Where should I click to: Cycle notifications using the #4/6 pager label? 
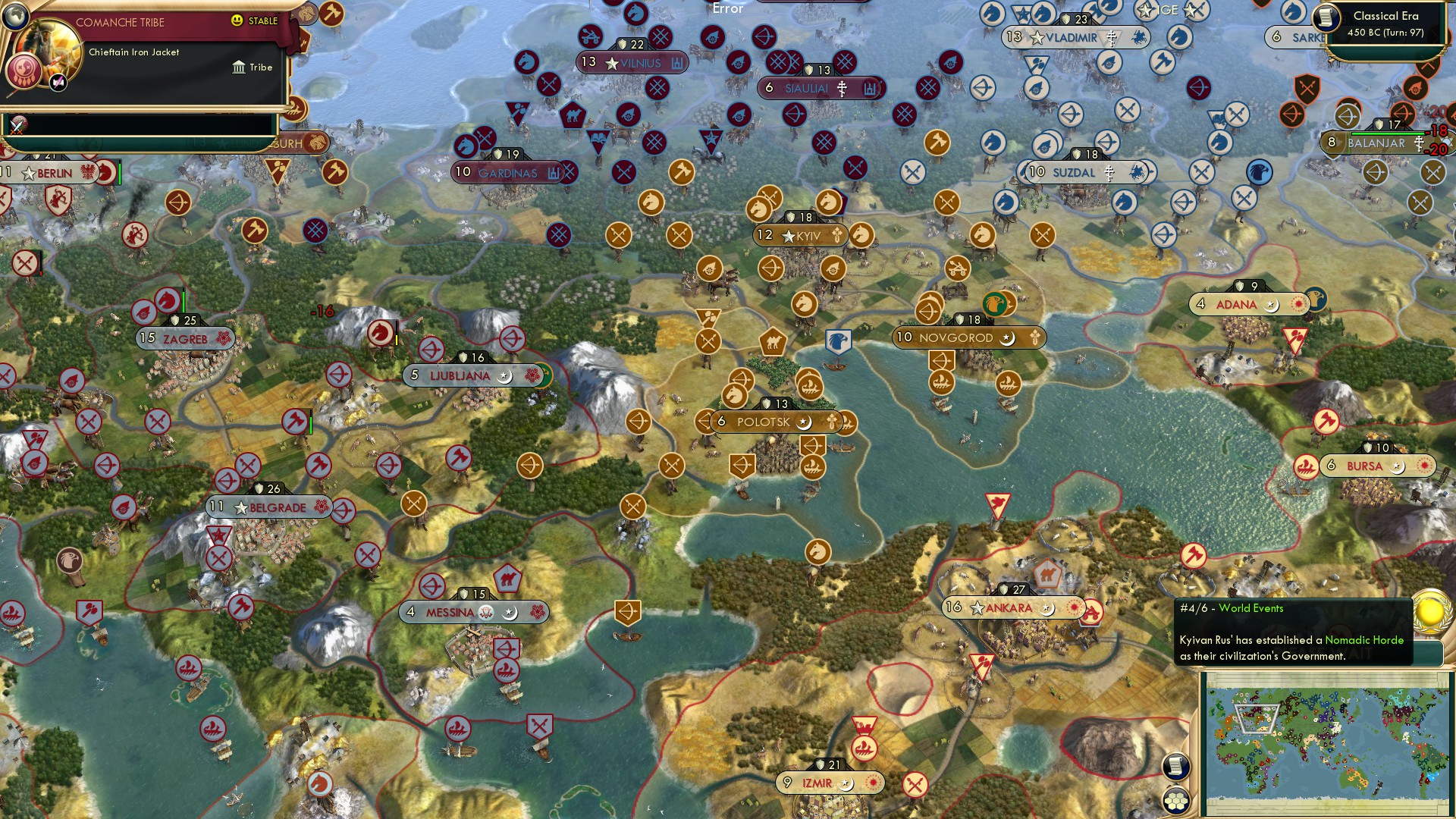pos(1194,608)
